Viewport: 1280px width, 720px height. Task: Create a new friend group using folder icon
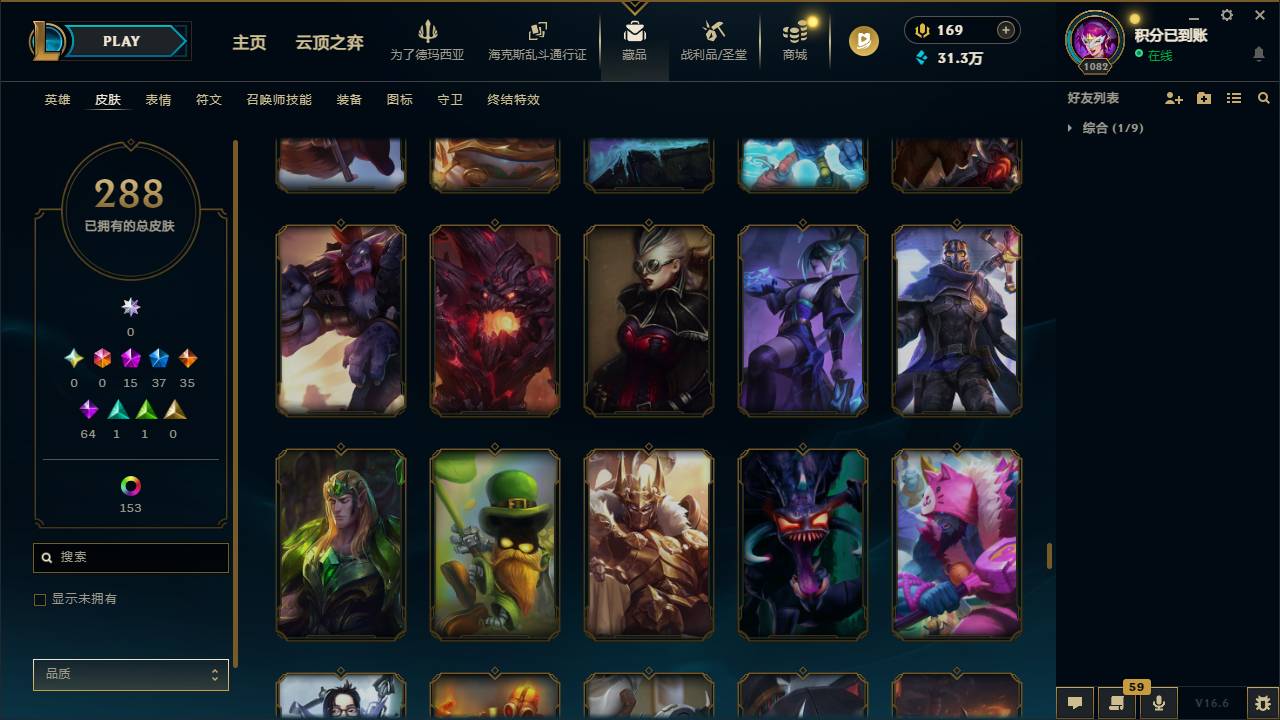pyautogui.click(x=1203, y=97)
